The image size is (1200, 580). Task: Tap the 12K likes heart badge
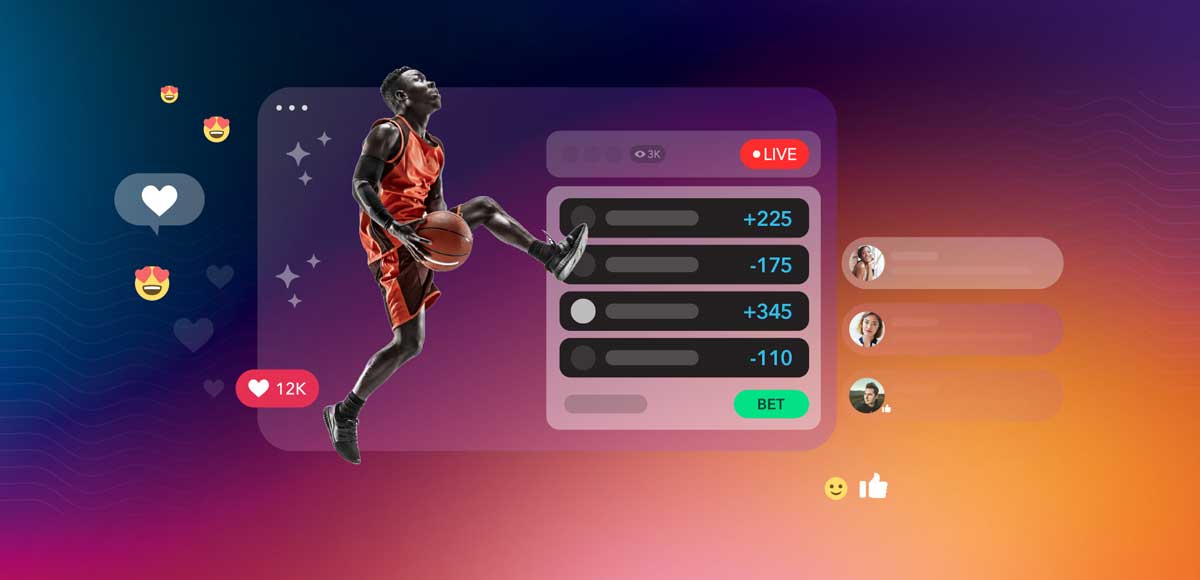[277, 388]
